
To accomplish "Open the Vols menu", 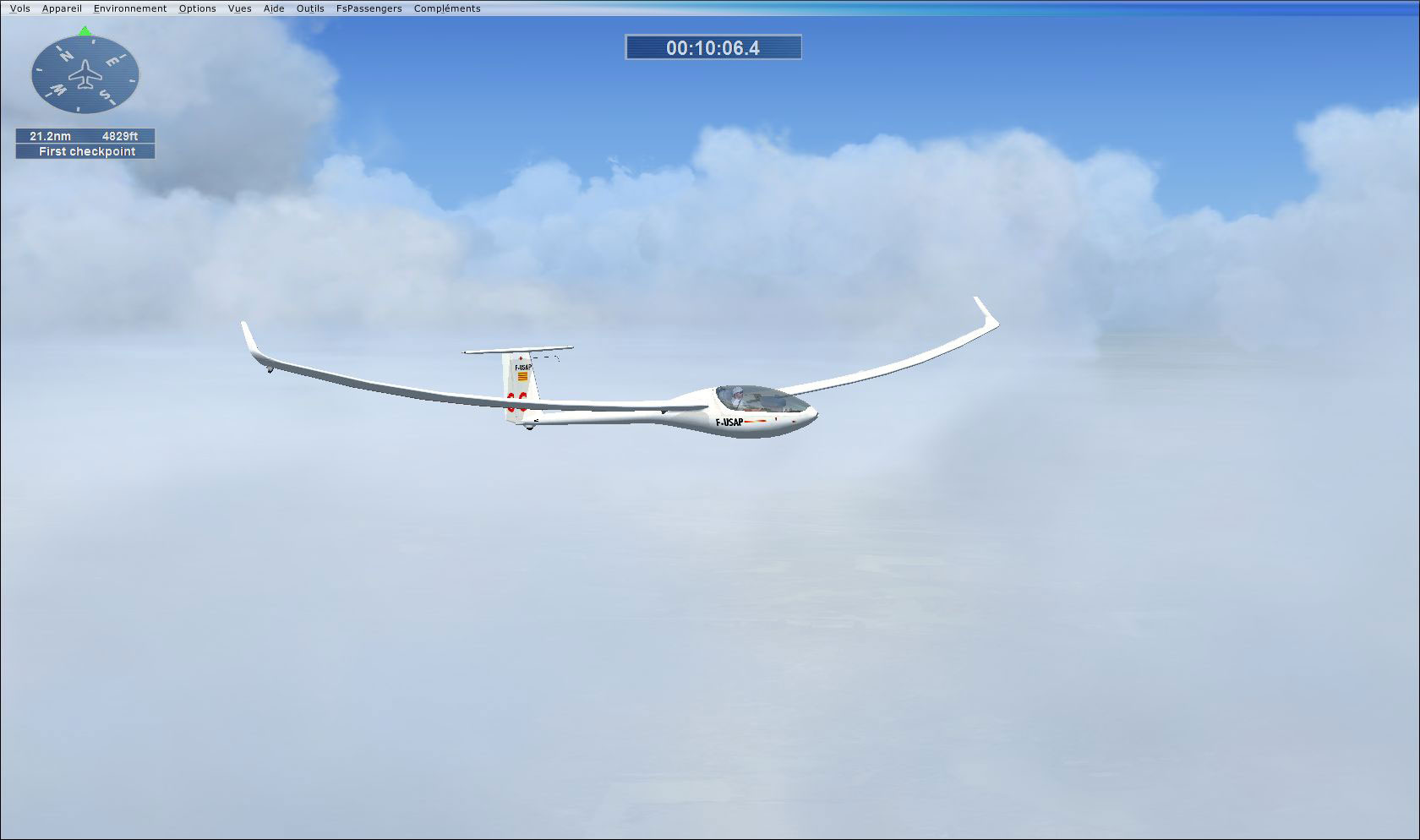I will pos(19,8).
